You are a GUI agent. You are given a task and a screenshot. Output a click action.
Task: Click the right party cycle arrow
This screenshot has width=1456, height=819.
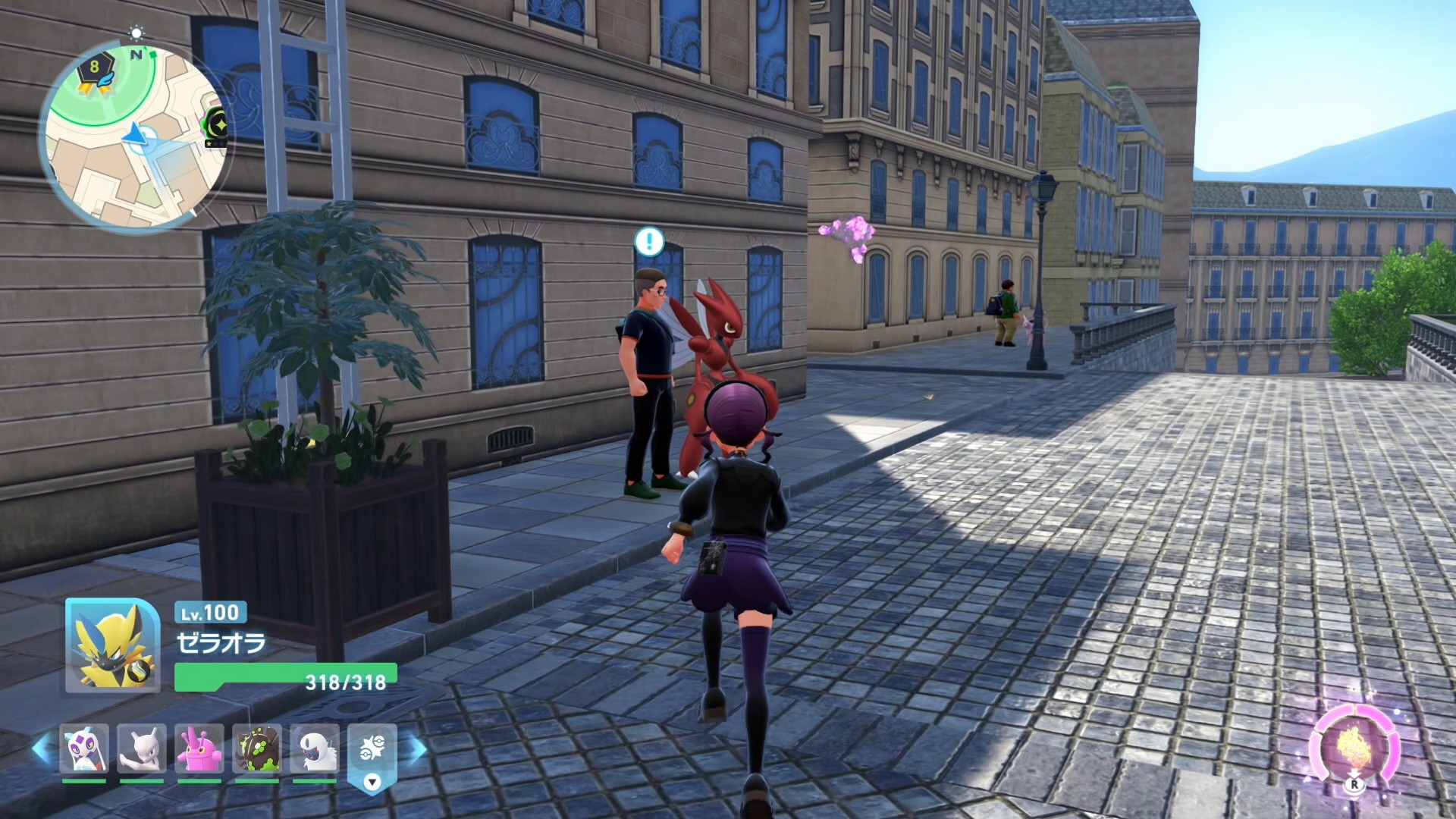[417, 748]
